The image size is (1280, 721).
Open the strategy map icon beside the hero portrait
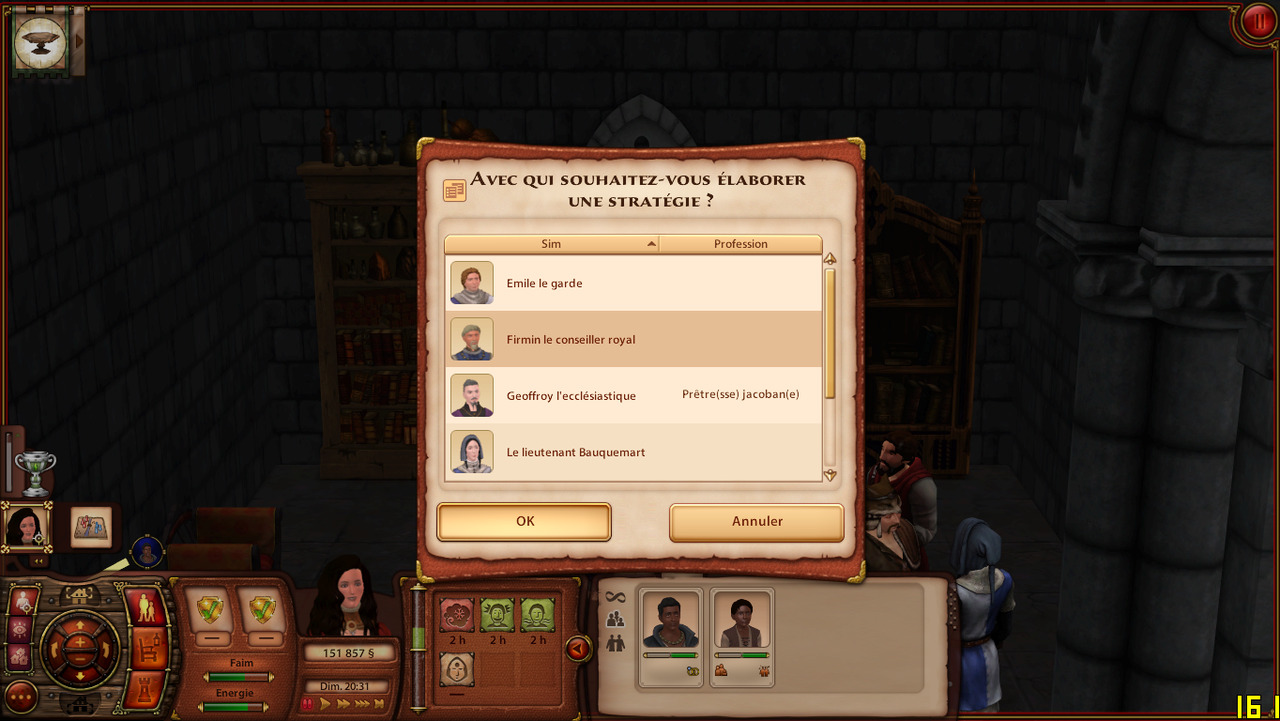tap(91, 527)
